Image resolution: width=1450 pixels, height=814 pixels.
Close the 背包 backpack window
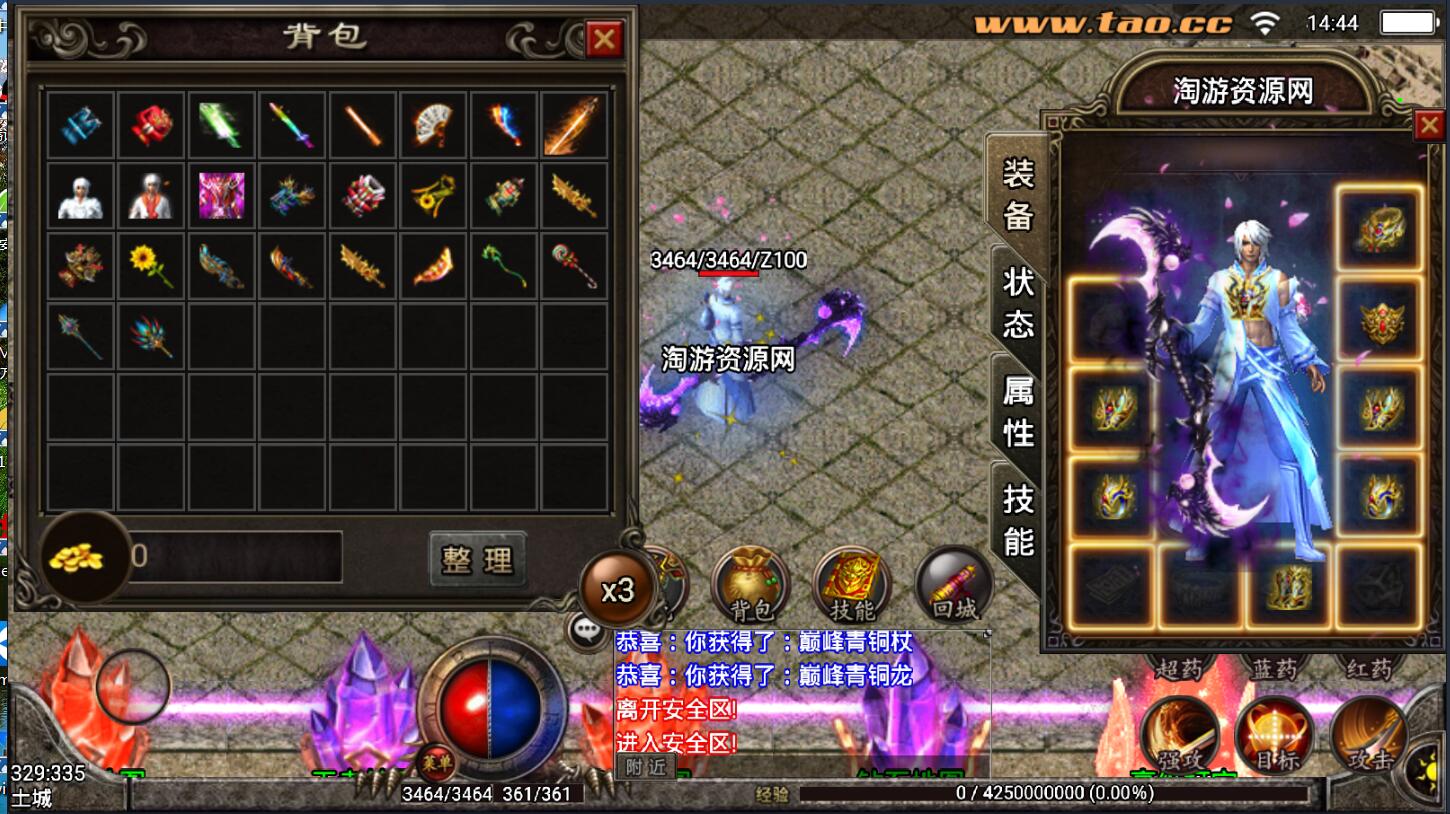click(604, 39)
